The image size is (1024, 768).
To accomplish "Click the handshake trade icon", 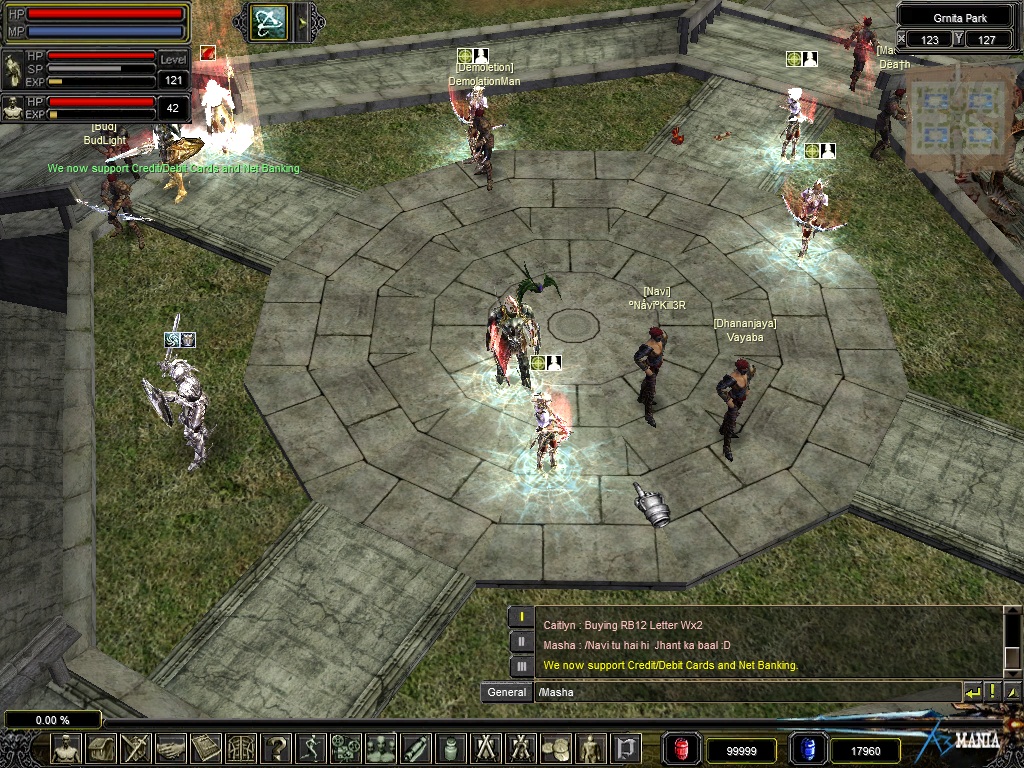I will pyautogui.click(x=171, y=748).
